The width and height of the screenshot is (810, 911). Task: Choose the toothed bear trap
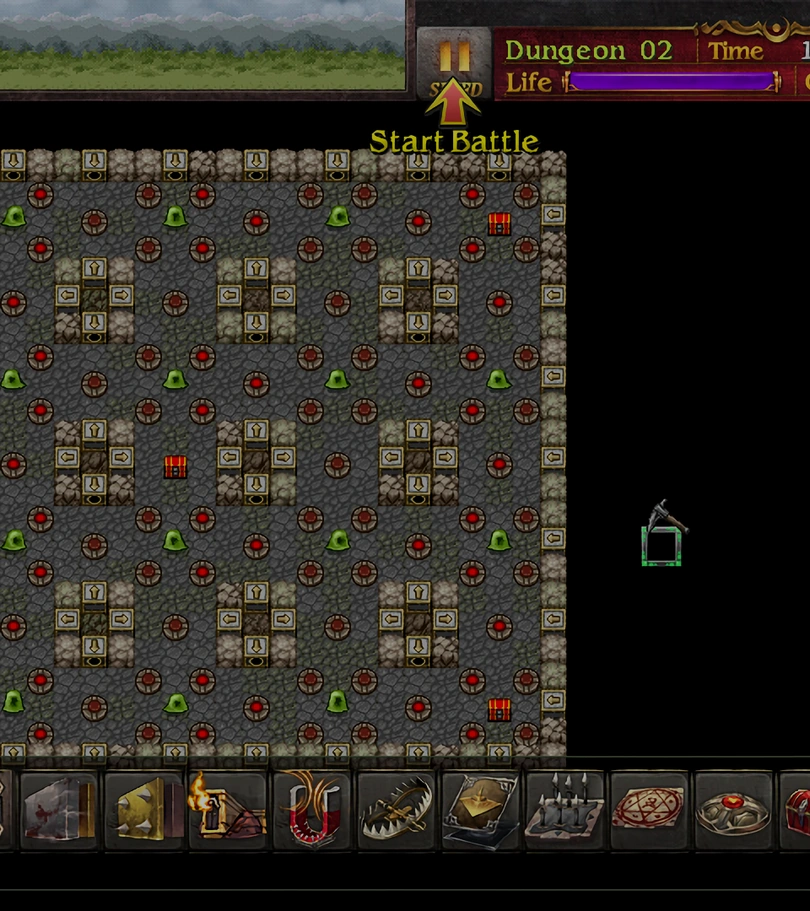coord(396,809)
